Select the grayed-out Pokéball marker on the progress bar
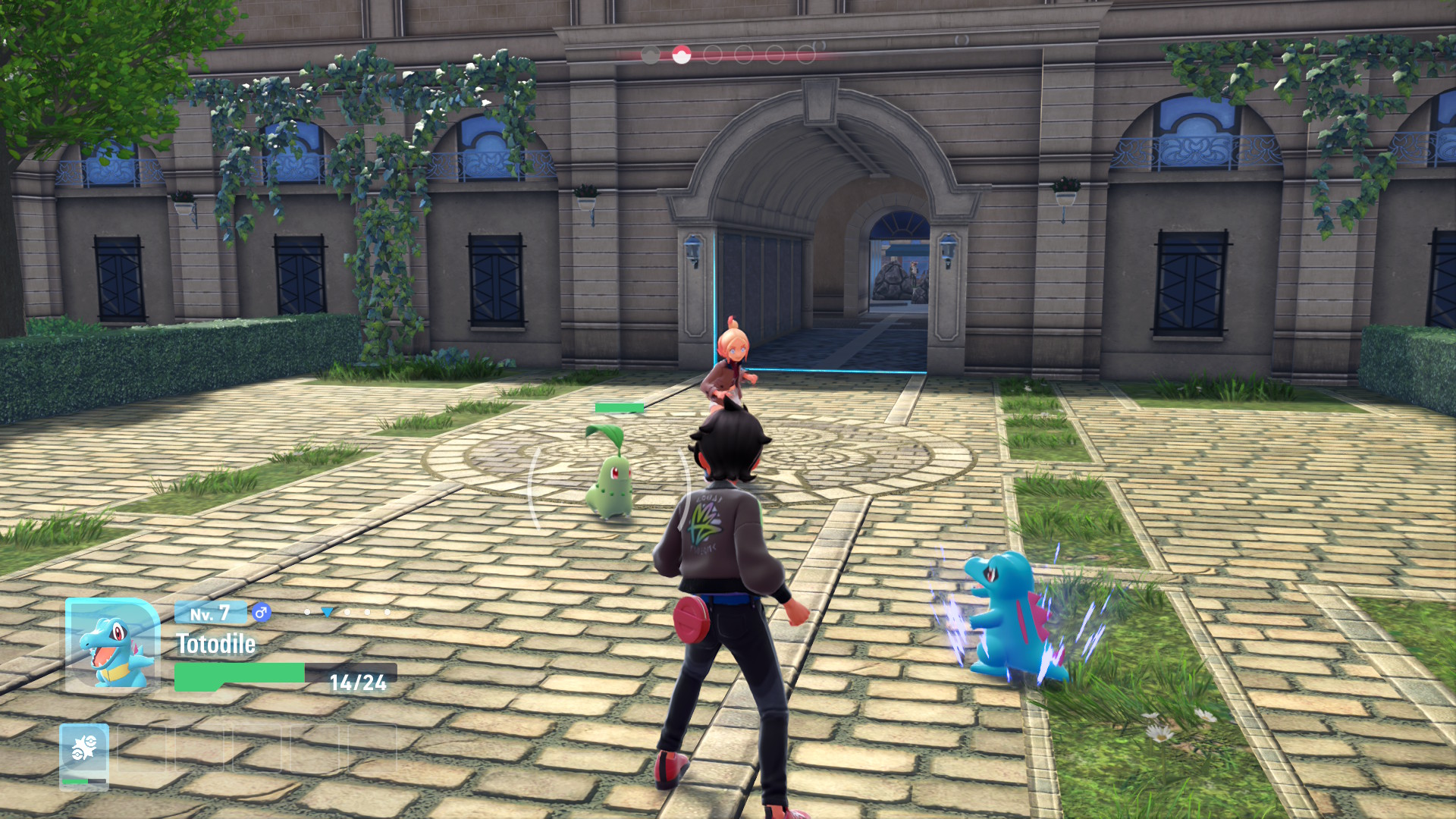 (x=650, y=54)
